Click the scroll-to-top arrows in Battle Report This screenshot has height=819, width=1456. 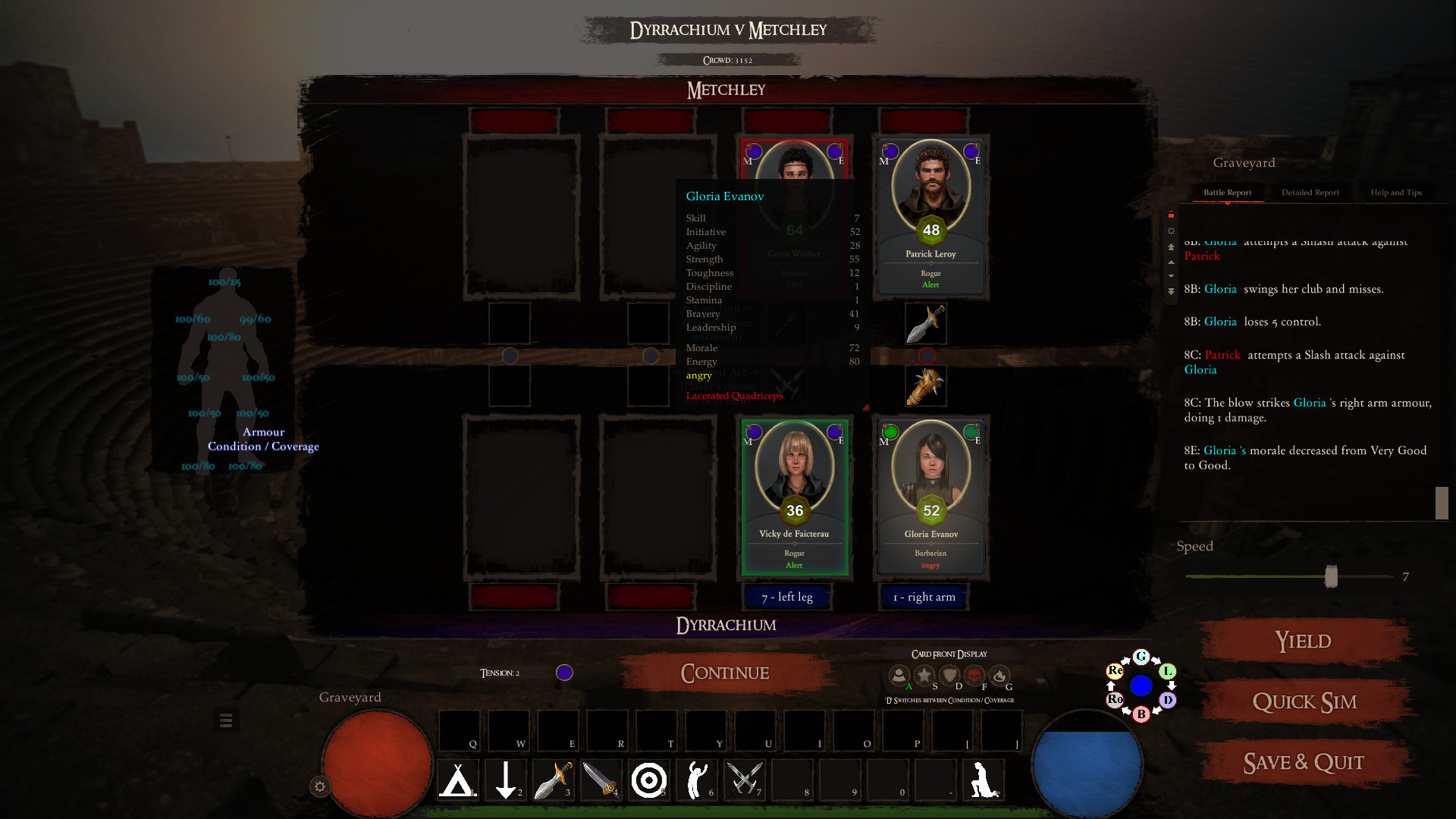pos(1172,246)
